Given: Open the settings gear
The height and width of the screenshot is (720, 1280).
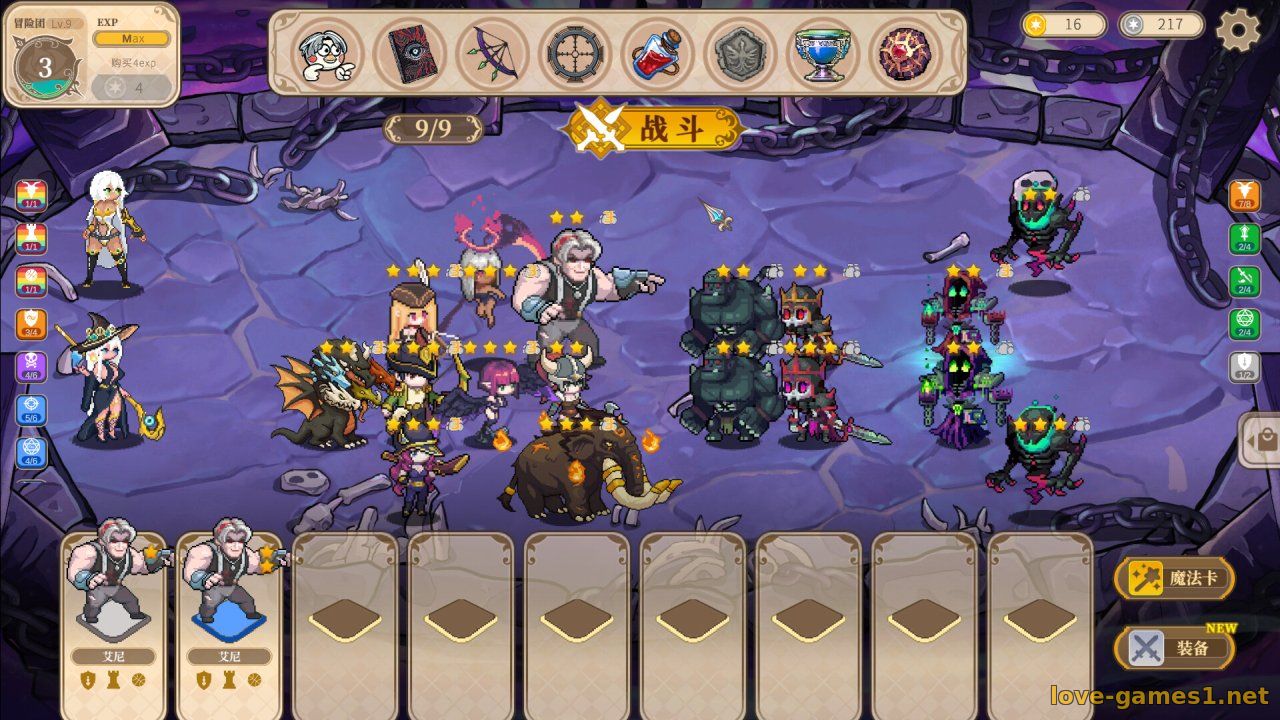Looking at the screenshot, I should click(x=1238, y=30).
